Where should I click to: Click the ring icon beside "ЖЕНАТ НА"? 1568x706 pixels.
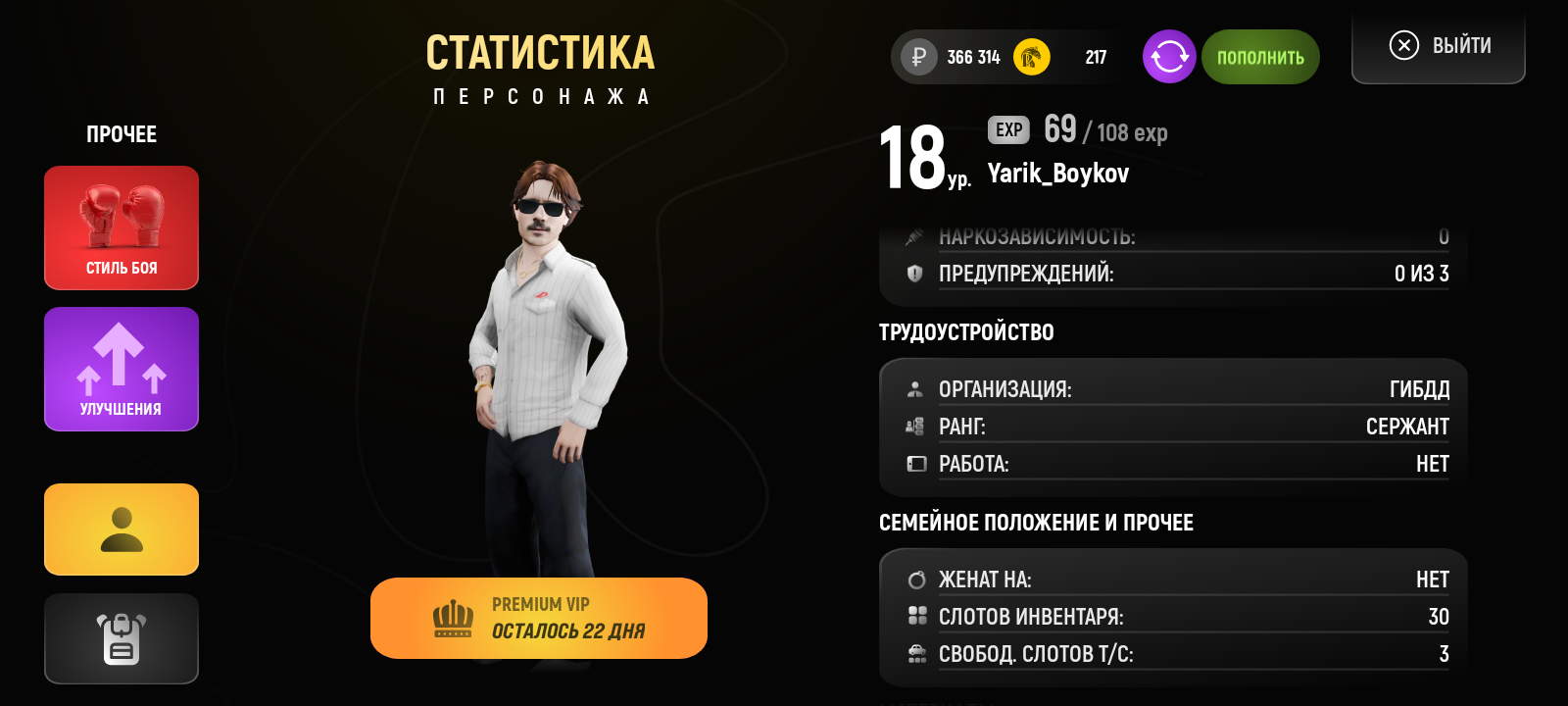click(917, 580)
